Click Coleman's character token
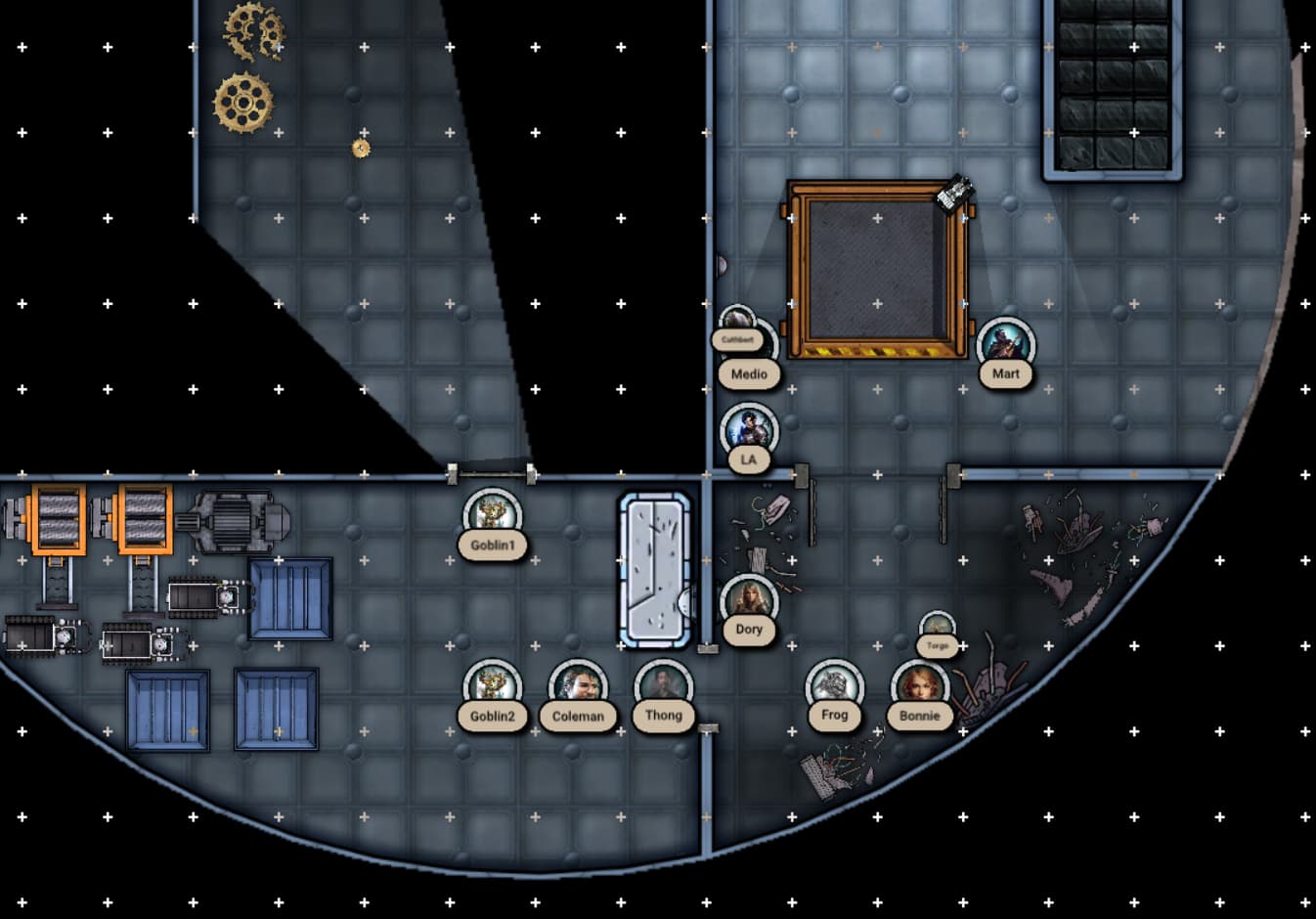 click(578, 687)
